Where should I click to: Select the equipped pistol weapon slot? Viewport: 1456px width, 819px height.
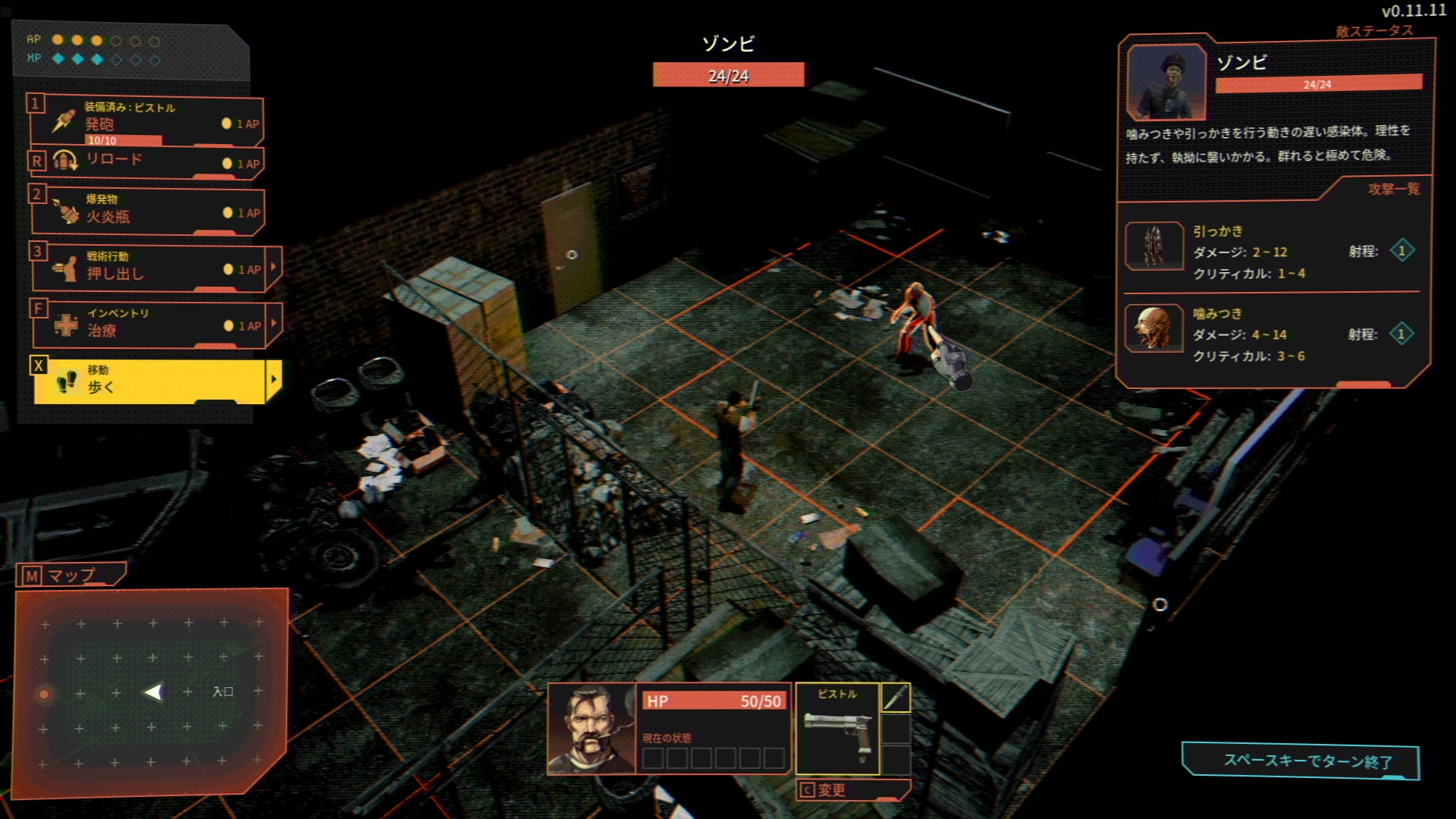pos(836,729)
